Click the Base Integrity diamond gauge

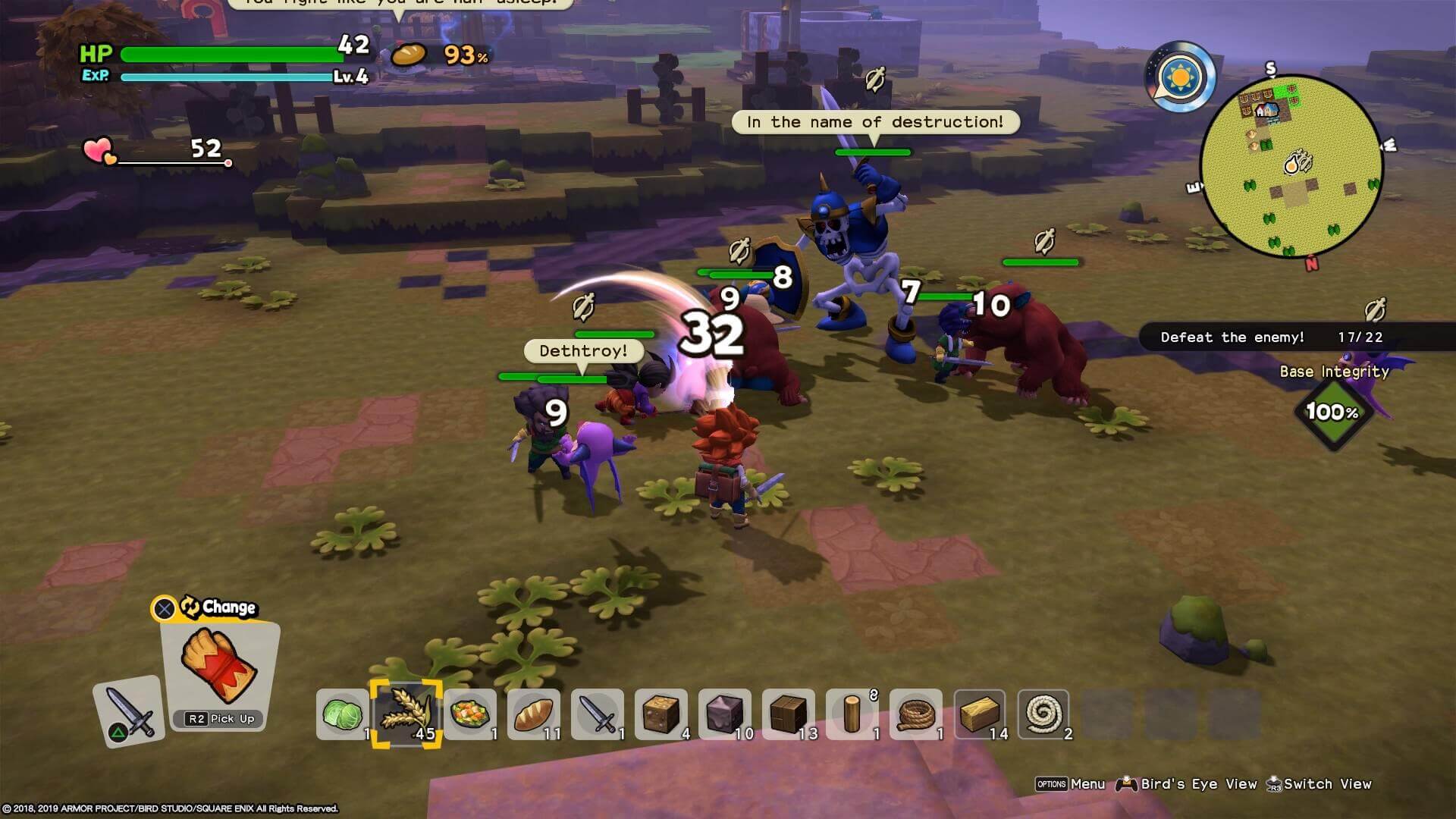click(1332, 412)
